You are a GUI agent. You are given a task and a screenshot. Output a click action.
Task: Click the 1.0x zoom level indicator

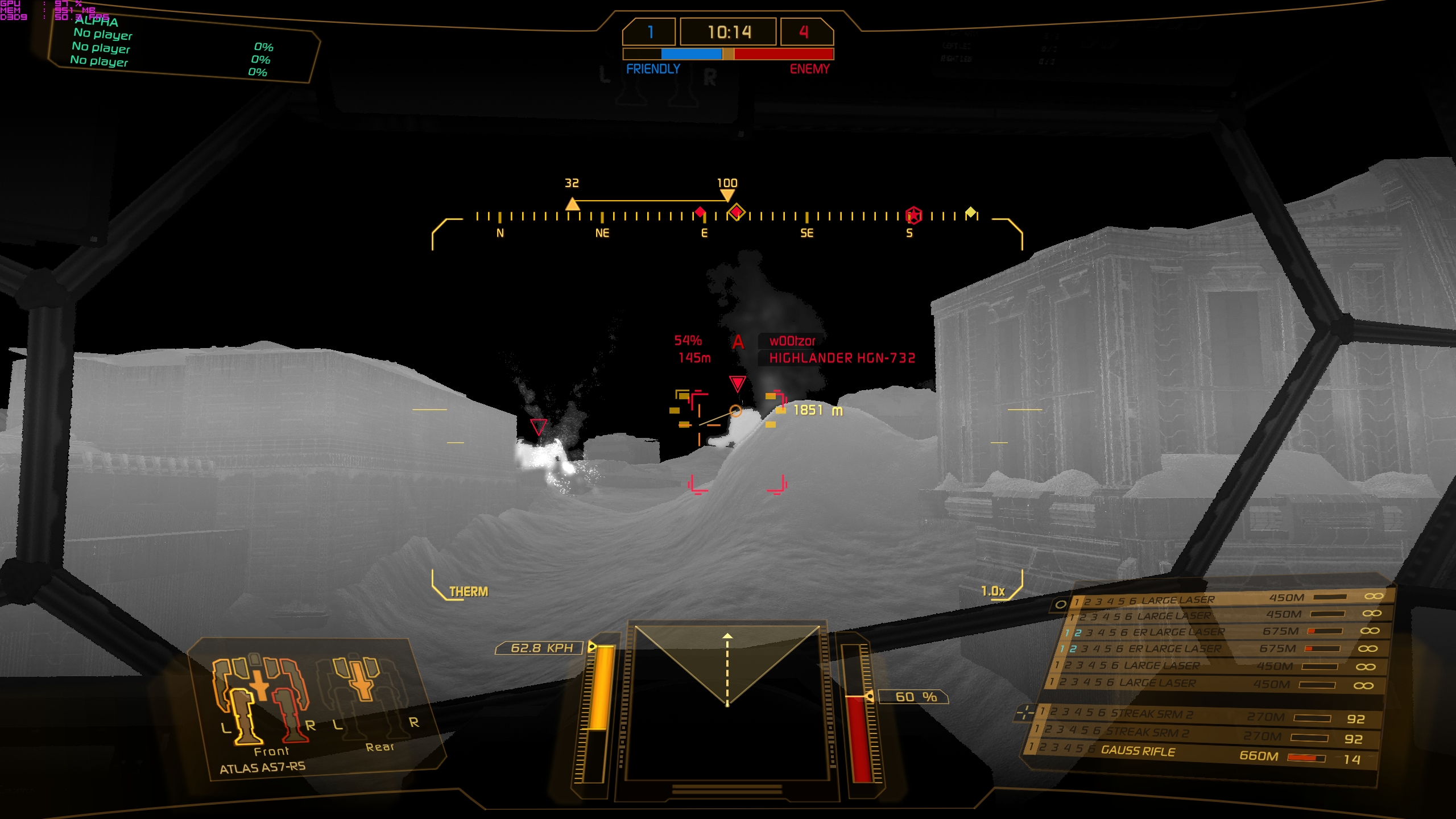[993, 591]
